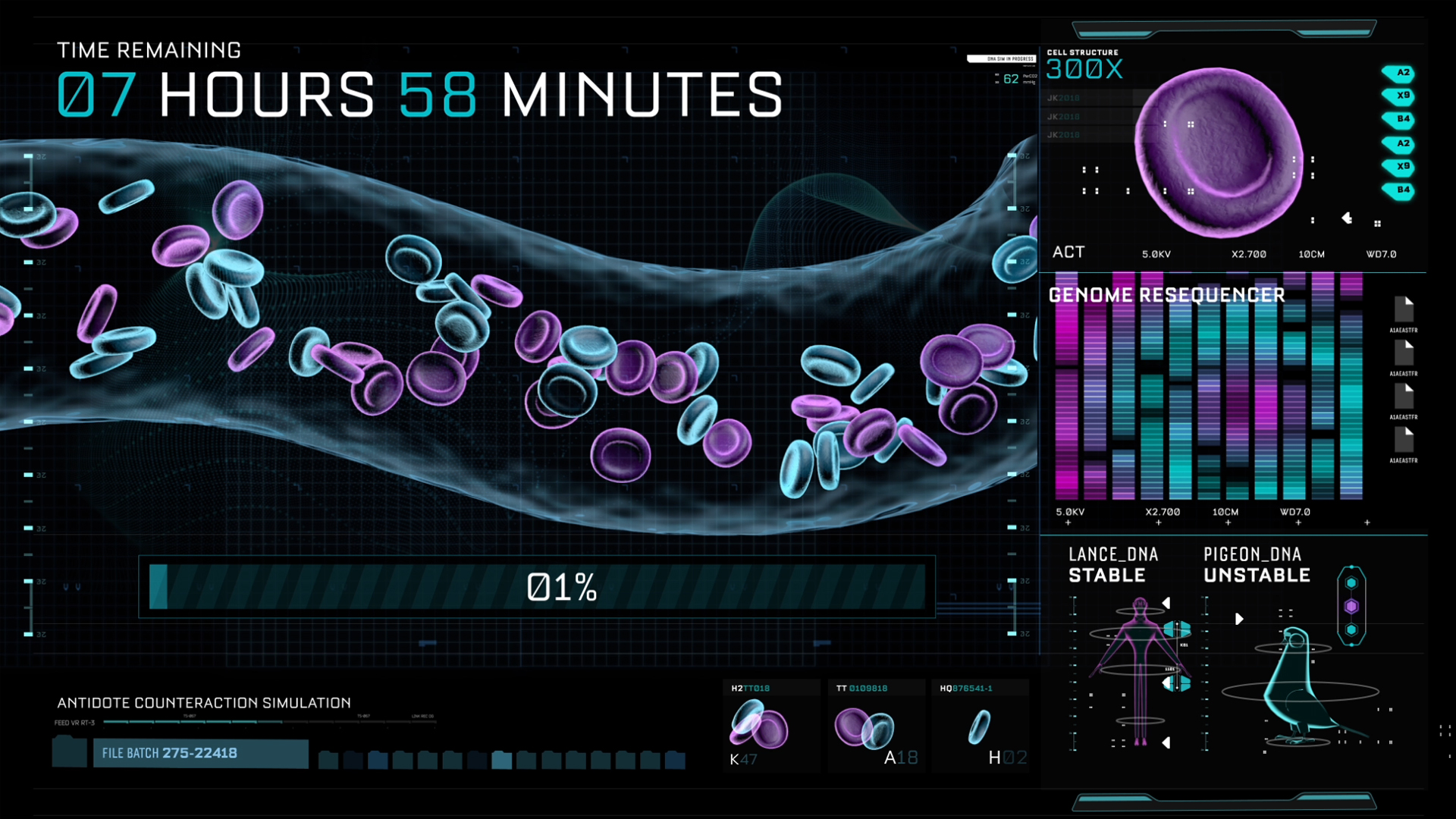
Task: Choose the H02 cell sample thumbnail
Action: [x=980, y=726]
